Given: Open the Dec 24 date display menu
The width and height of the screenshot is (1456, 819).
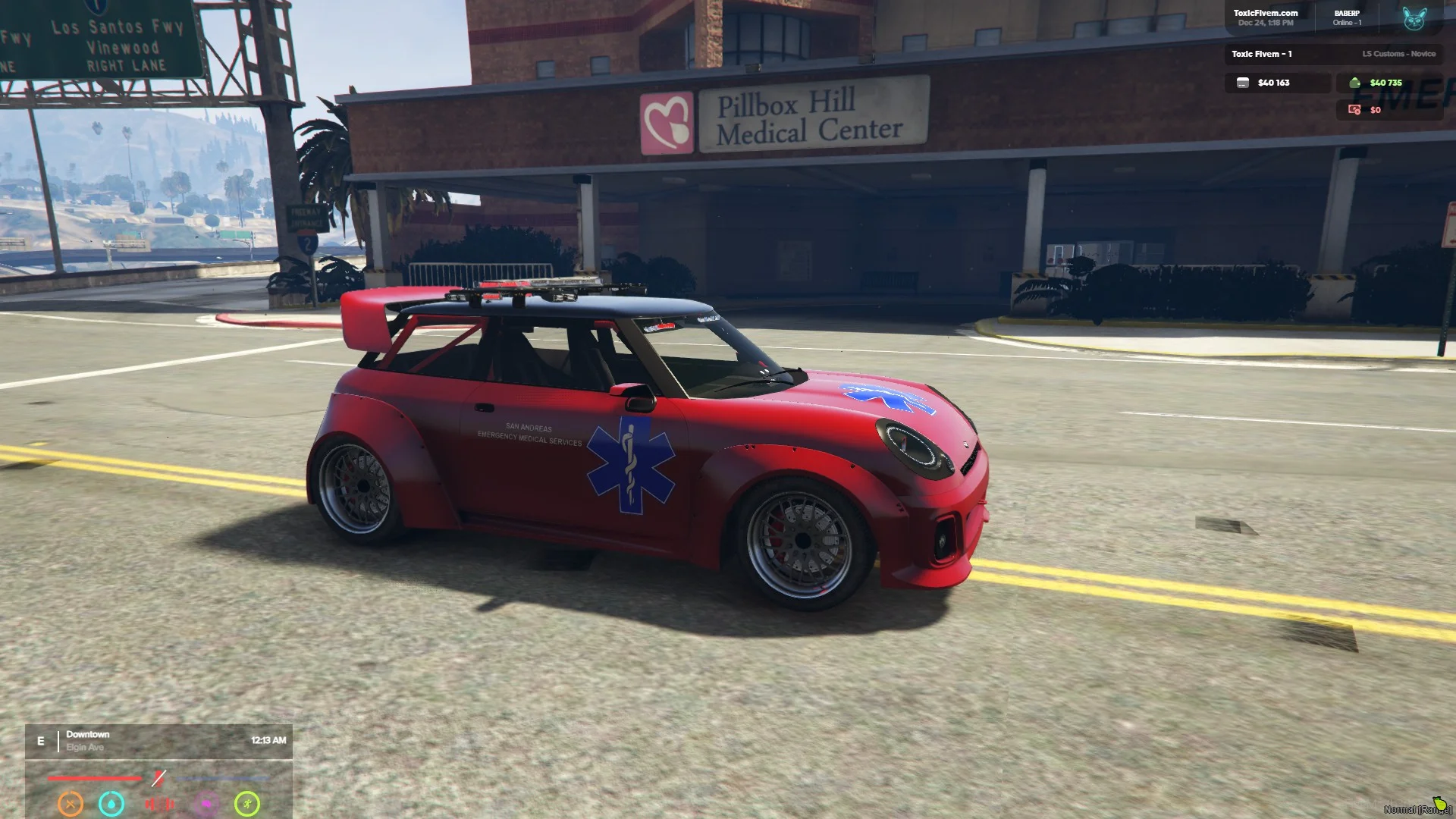Looking at the screenshot, I should (x=1265, y=23).
